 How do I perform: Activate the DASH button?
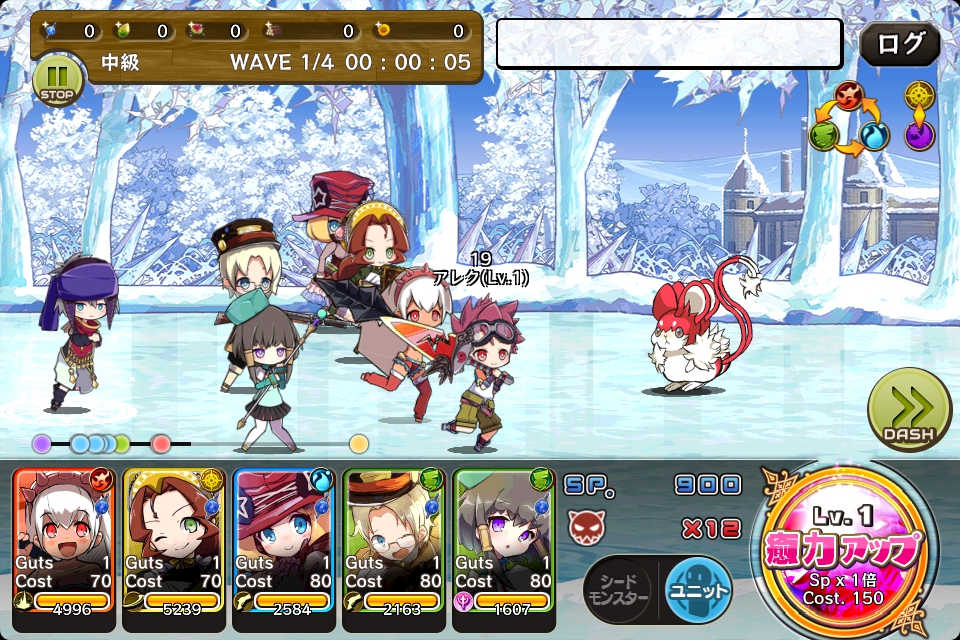tap(909, 410)
